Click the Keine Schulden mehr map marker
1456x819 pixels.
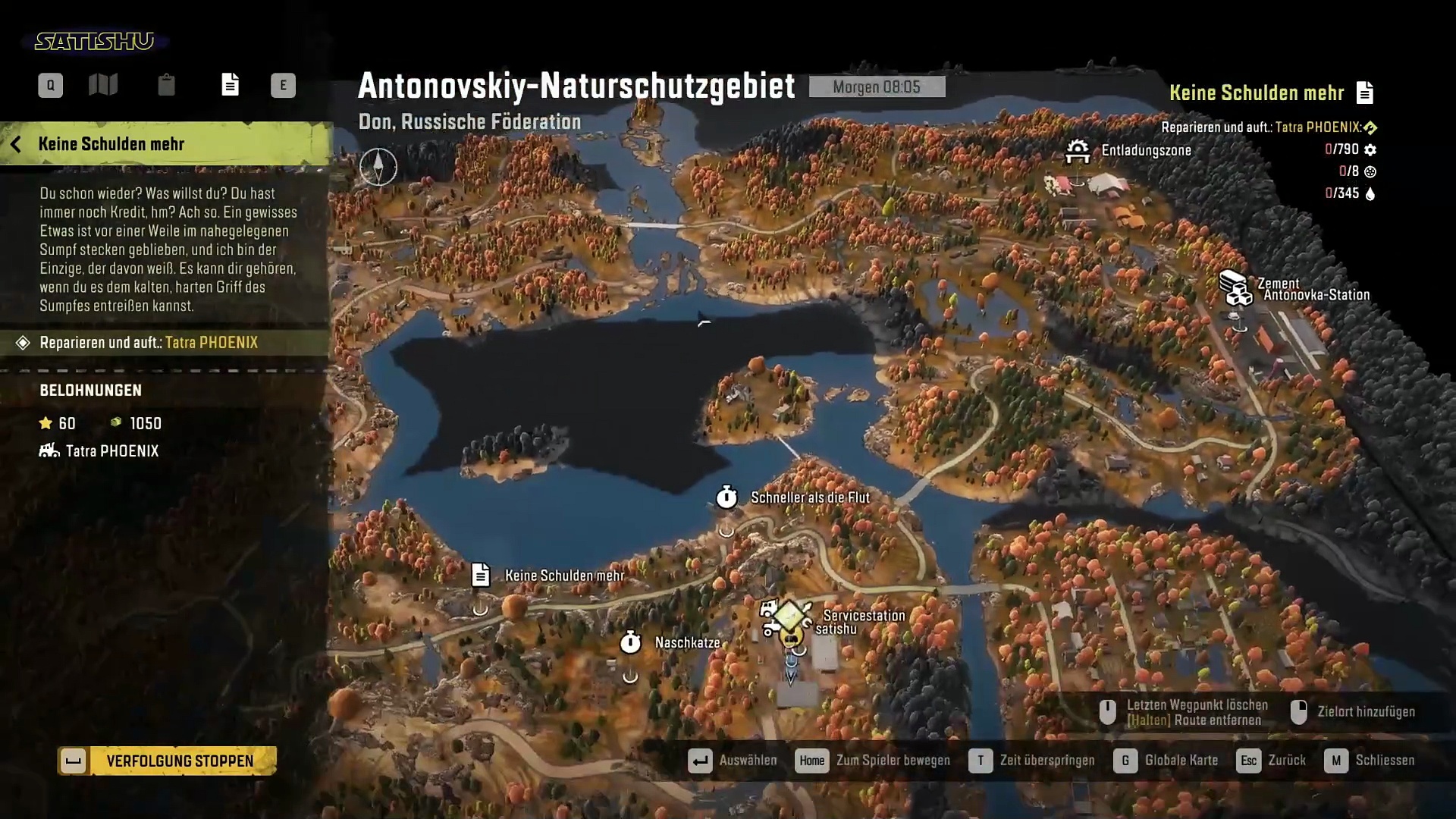[481, 576]
